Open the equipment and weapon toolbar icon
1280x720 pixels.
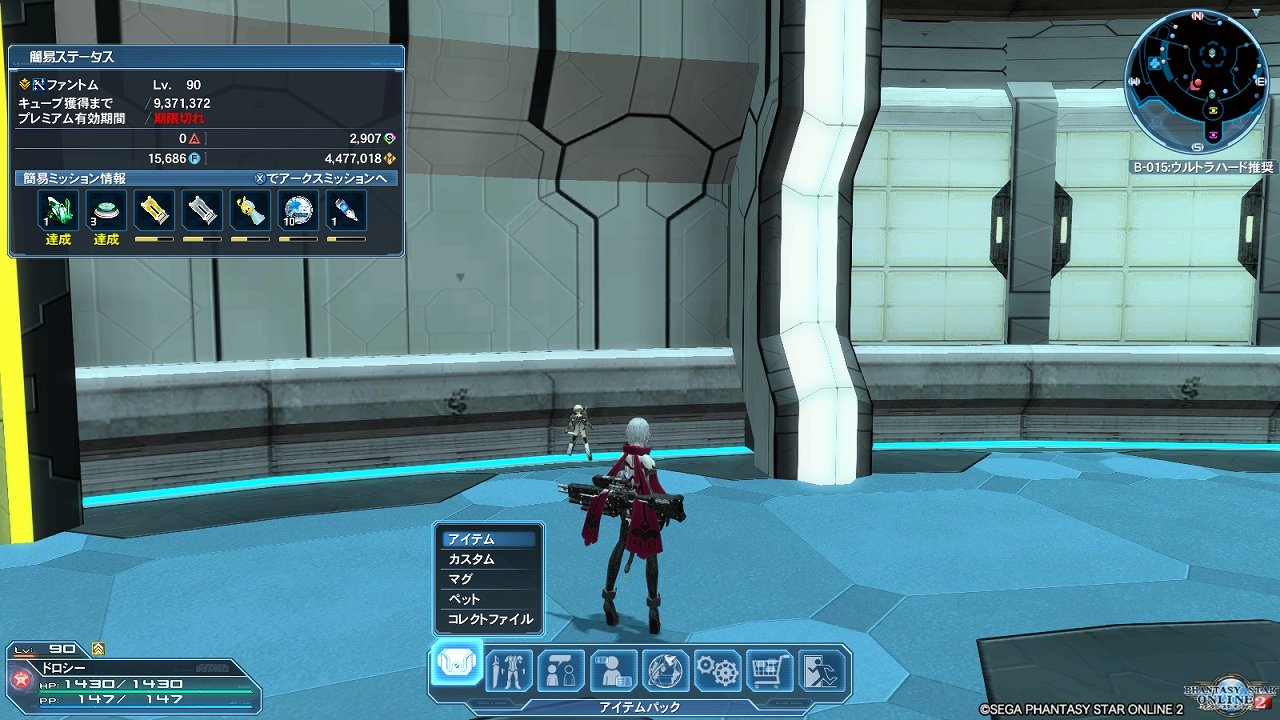509,669
